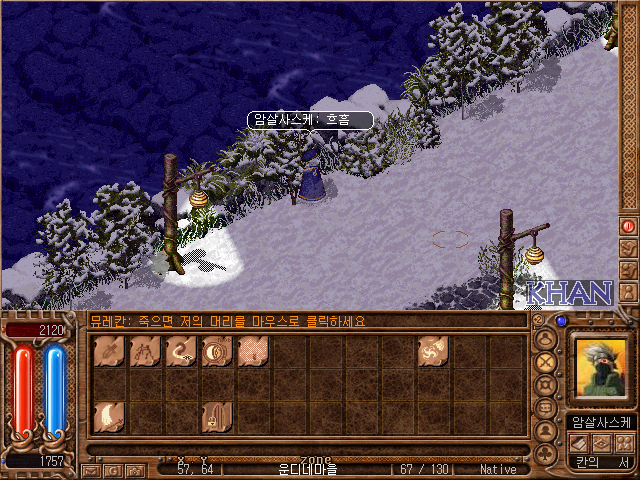Select the round shield skill scroll
640x480 pixels.
tap(217, 351)
